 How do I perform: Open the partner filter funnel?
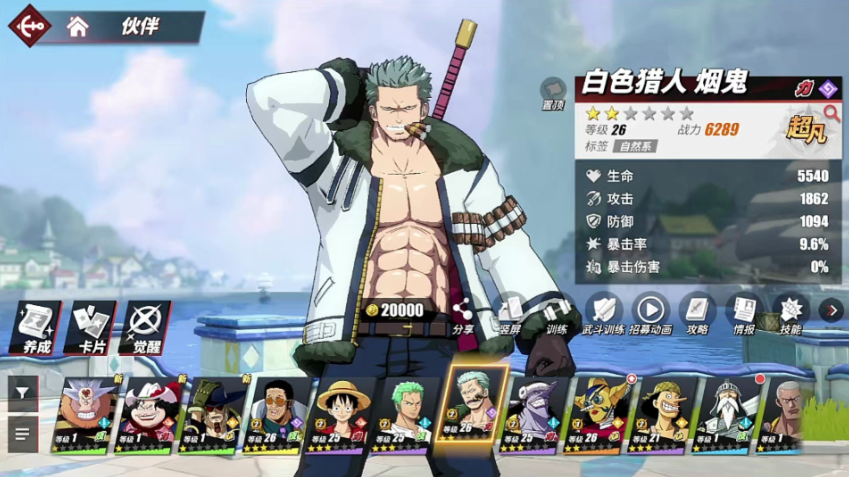(22, 394)
